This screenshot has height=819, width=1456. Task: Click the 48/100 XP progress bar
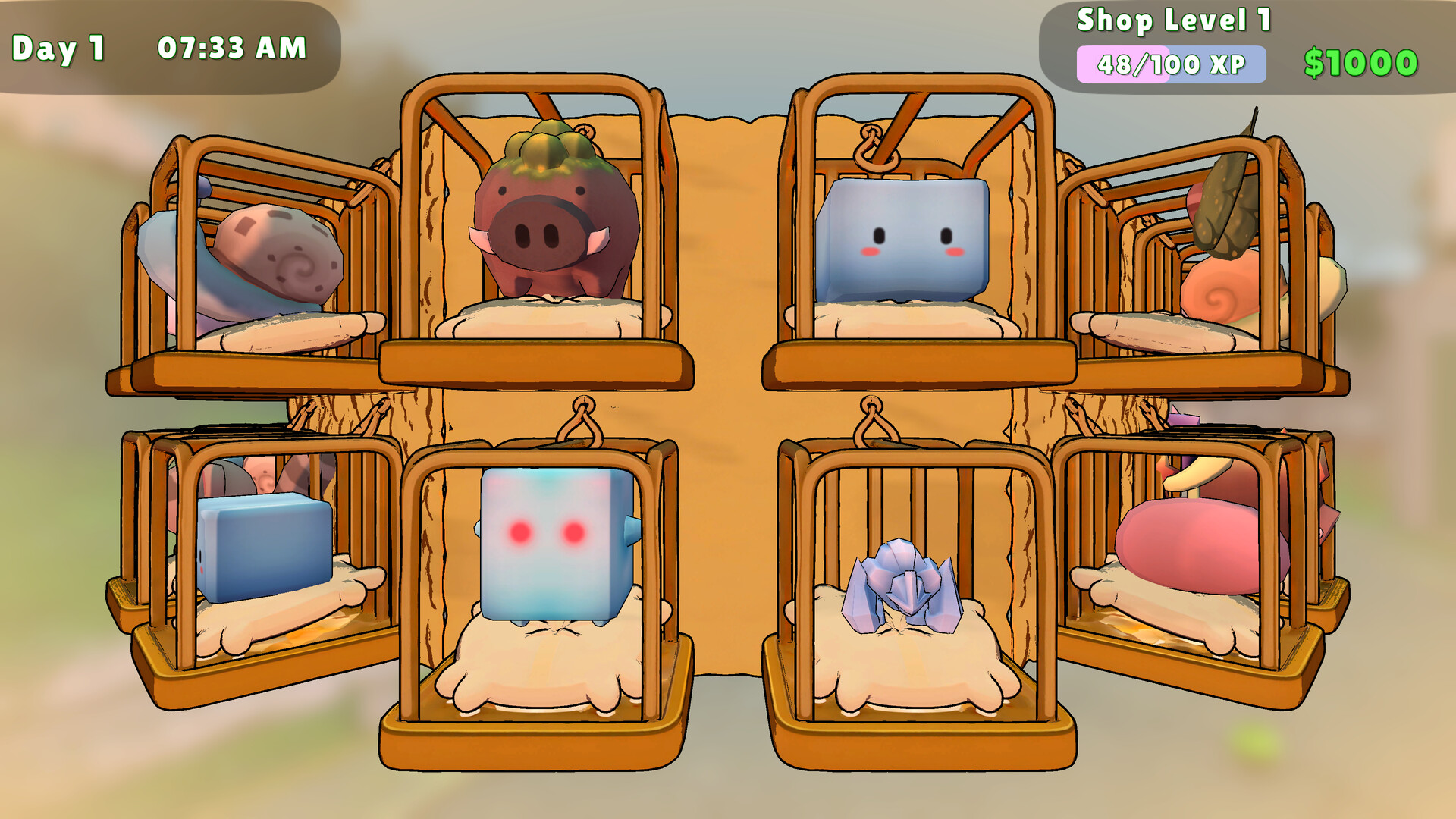pos(1172,67)
